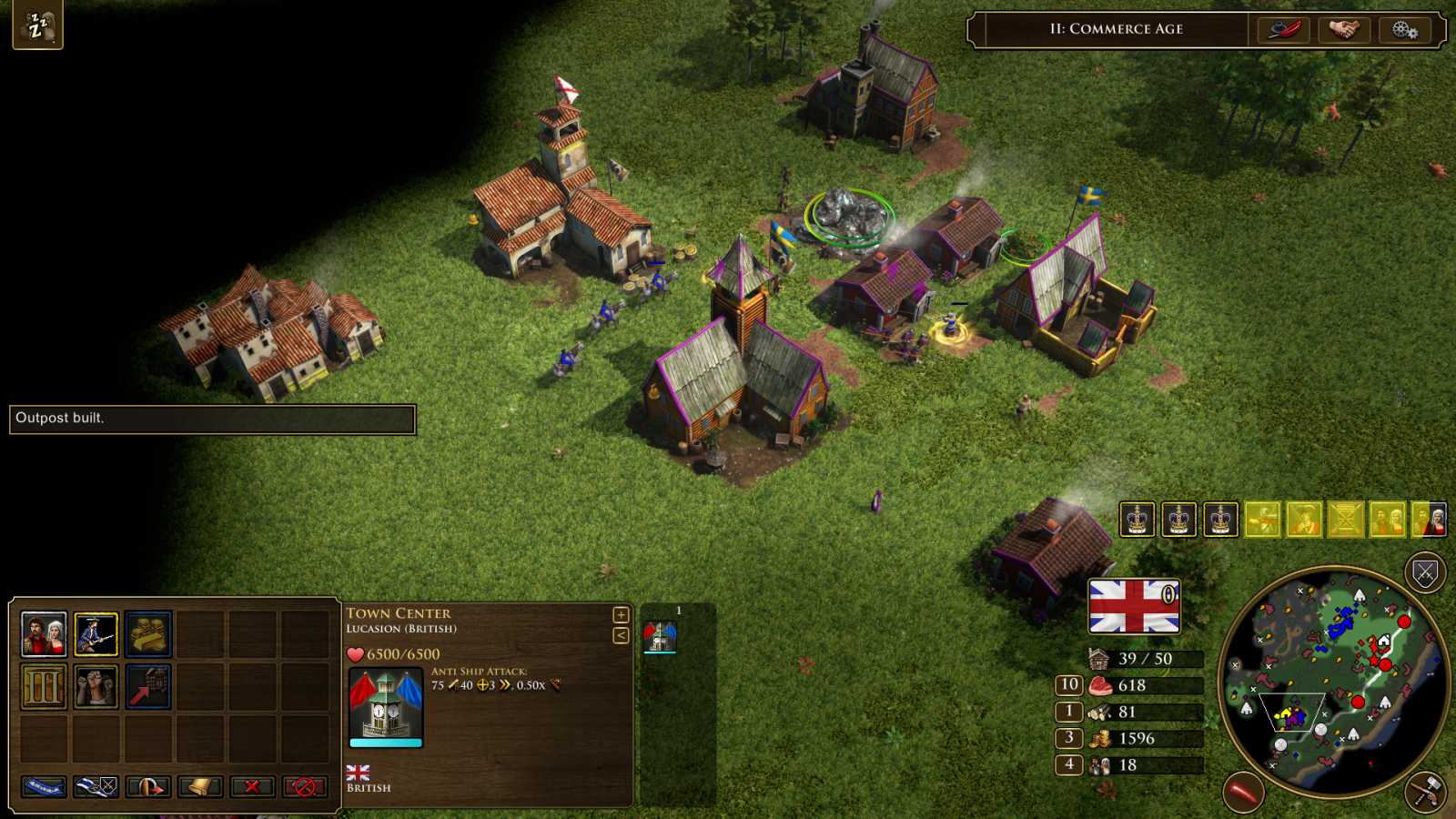This screenshot has width=1456, height=819.
Task: Open the Diplomacy handshake panel
Action: (1344, 28)
